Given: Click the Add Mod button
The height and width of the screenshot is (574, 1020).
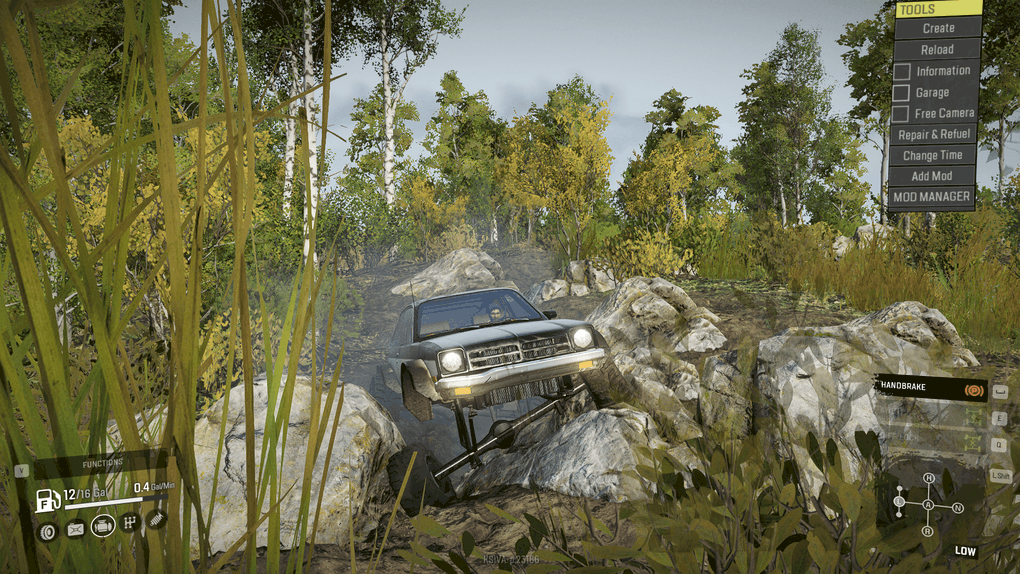Looking at the screenshot, I should [x=932, y=176].
